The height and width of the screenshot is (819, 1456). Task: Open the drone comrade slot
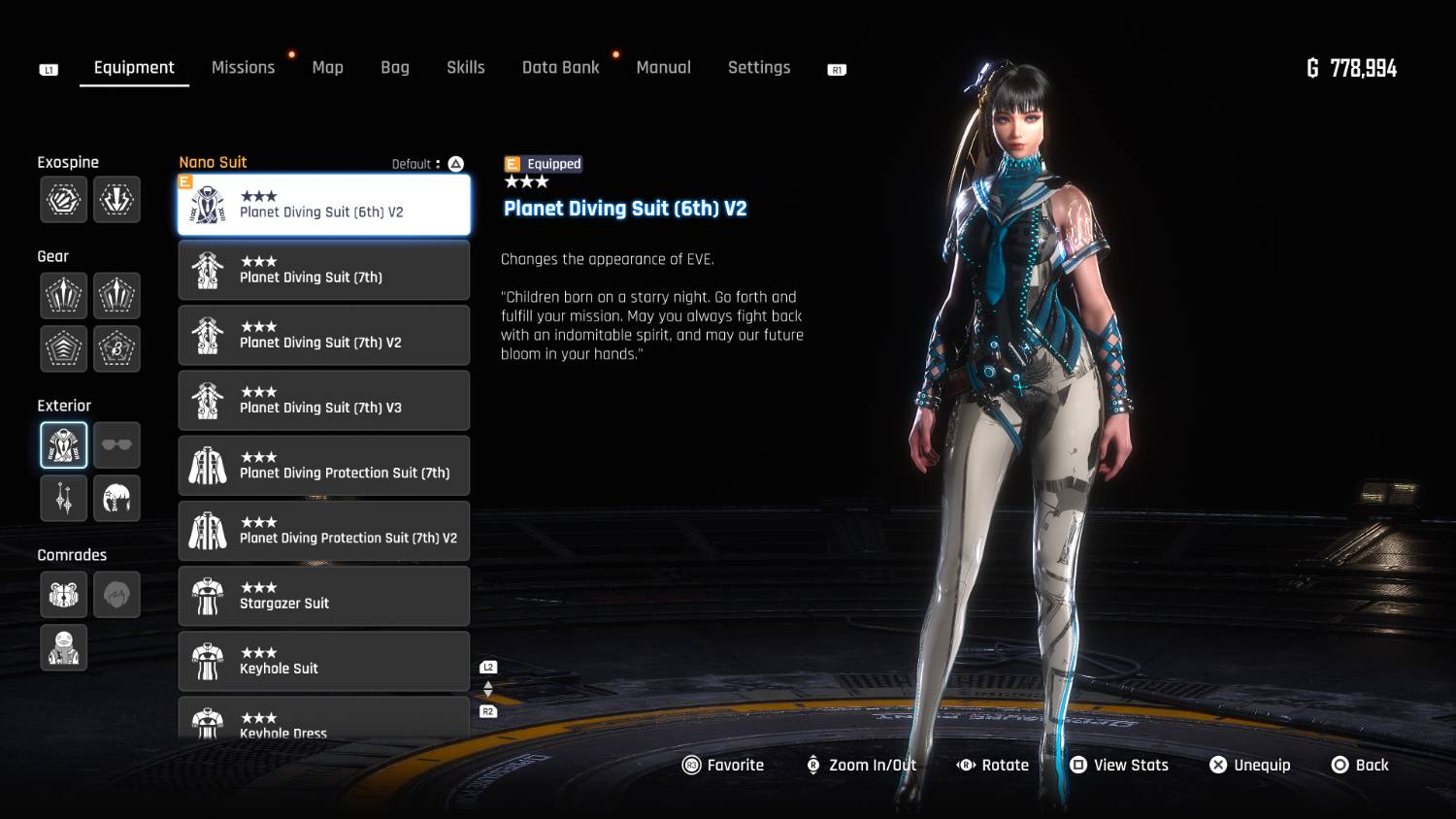pos(64,594)
